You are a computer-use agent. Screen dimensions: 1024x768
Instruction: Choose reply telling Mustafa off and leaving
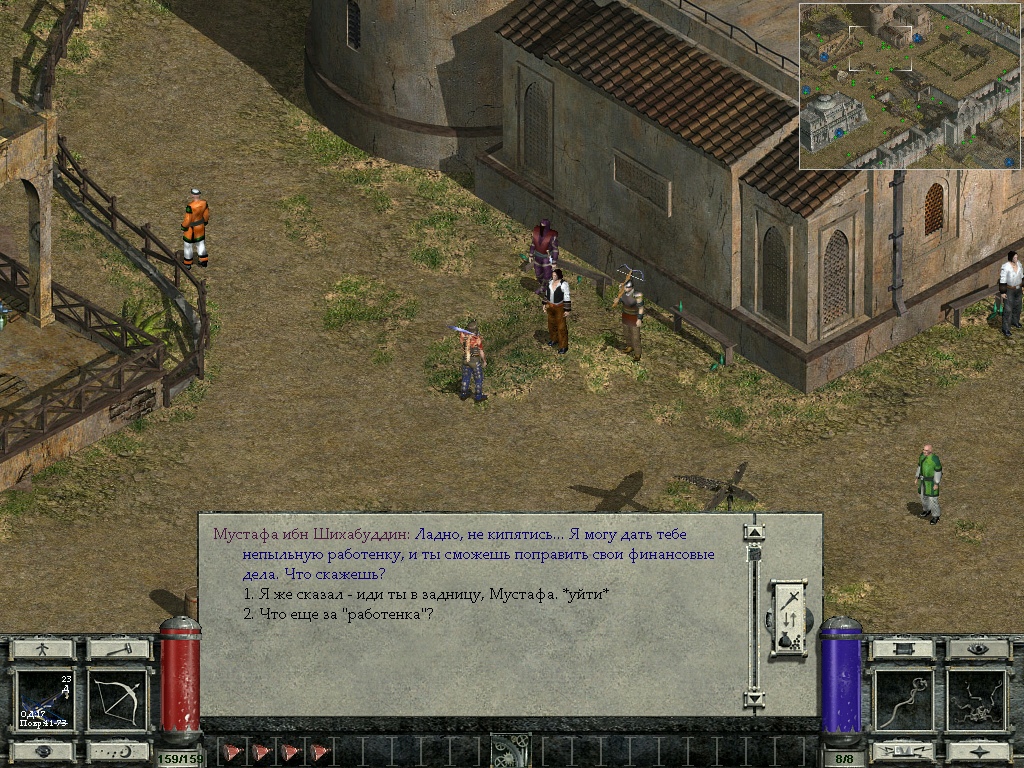(x=426, y=595)
